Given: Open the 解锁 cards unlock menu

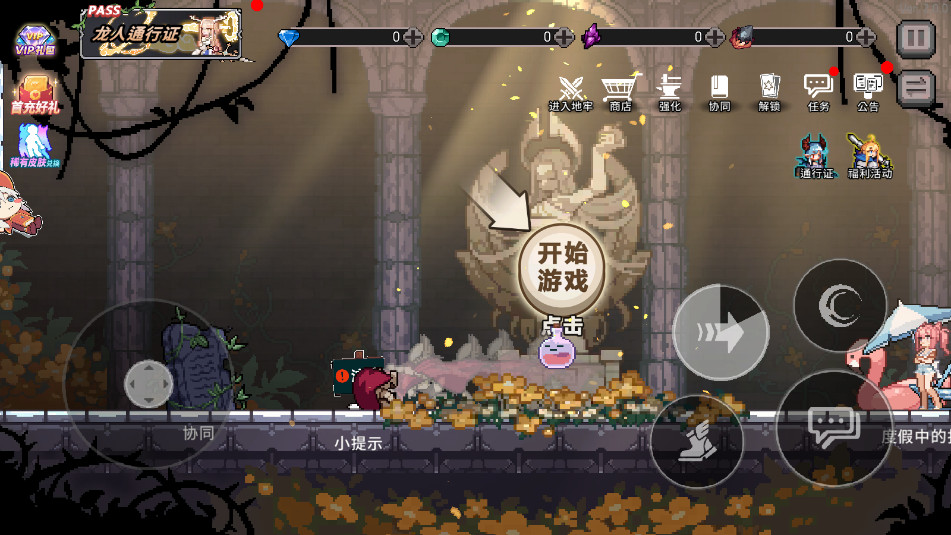Looking at the screenshot, I should click(768, 91).
